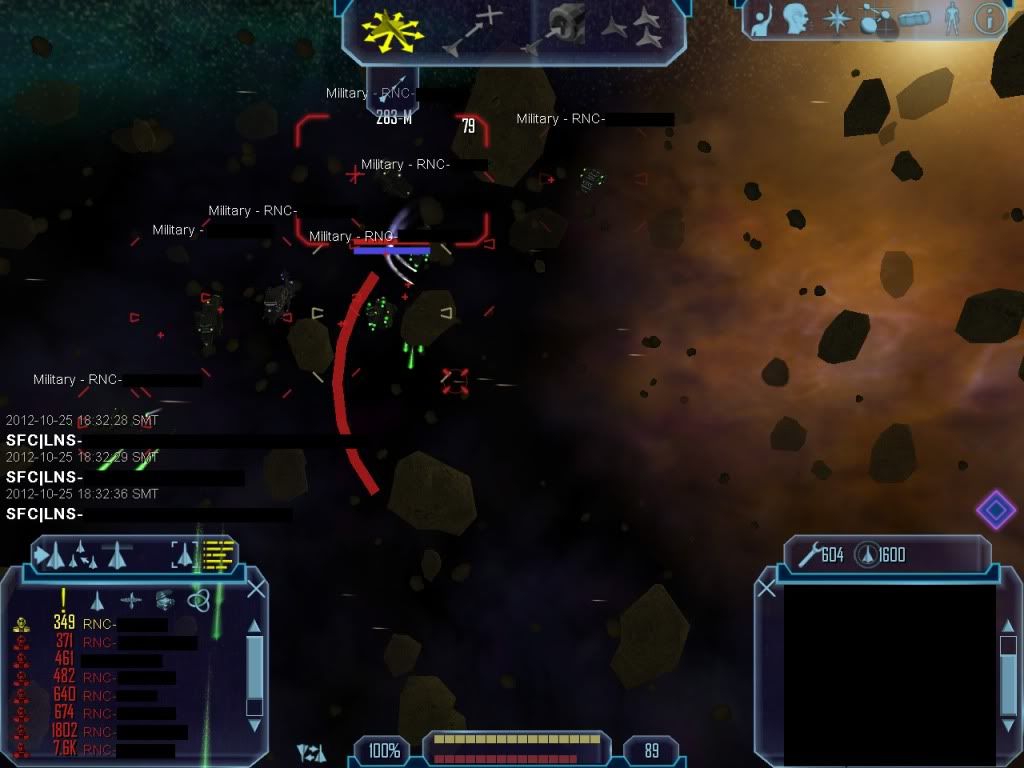Image resolution: width=1024 pixels, height=768 pixels.
Task: Close the contact list panel
Action: 256,589
